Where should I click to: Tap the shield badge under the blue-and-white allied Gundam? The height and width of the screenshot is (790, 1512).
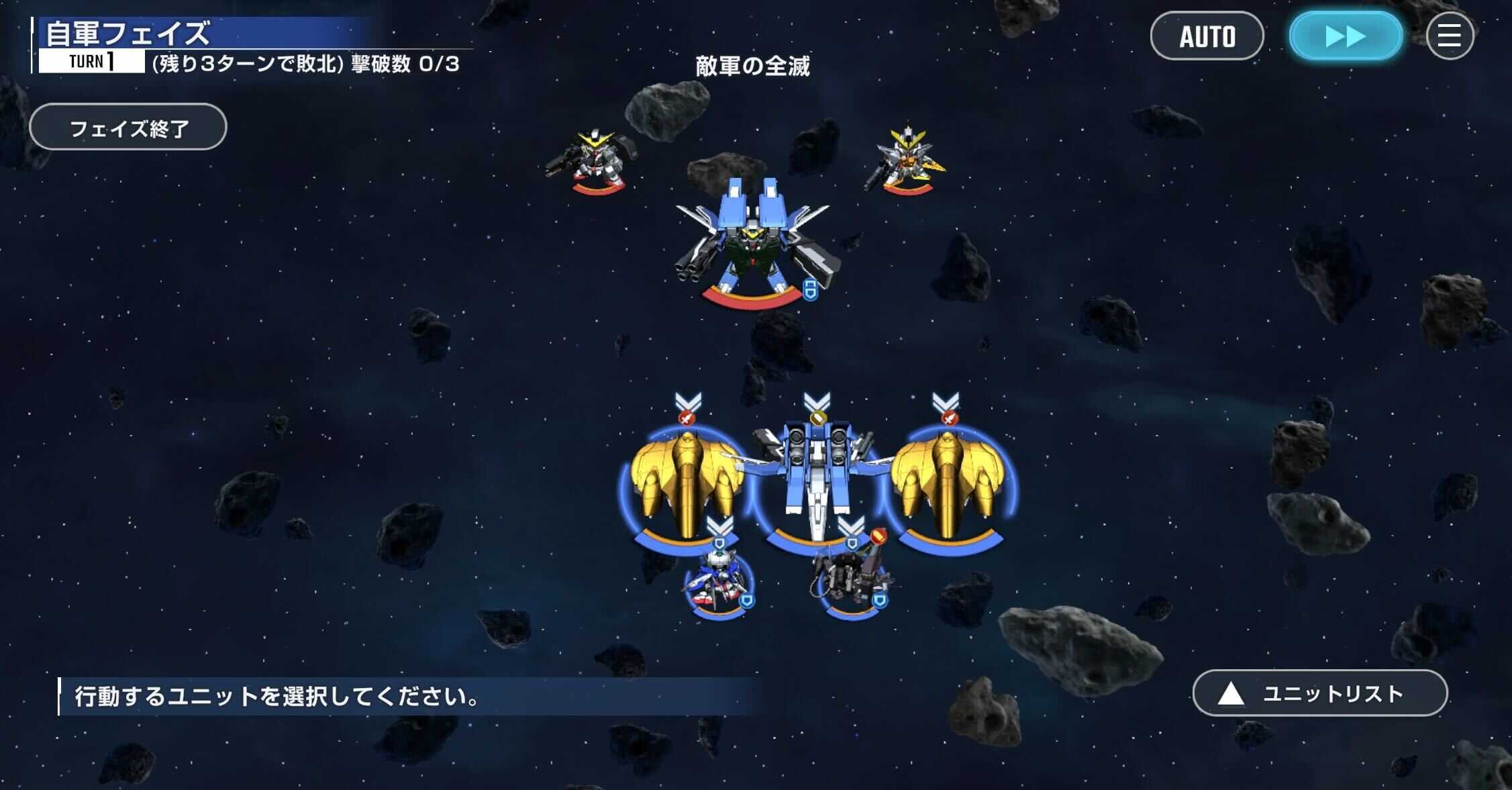point(748,601)
